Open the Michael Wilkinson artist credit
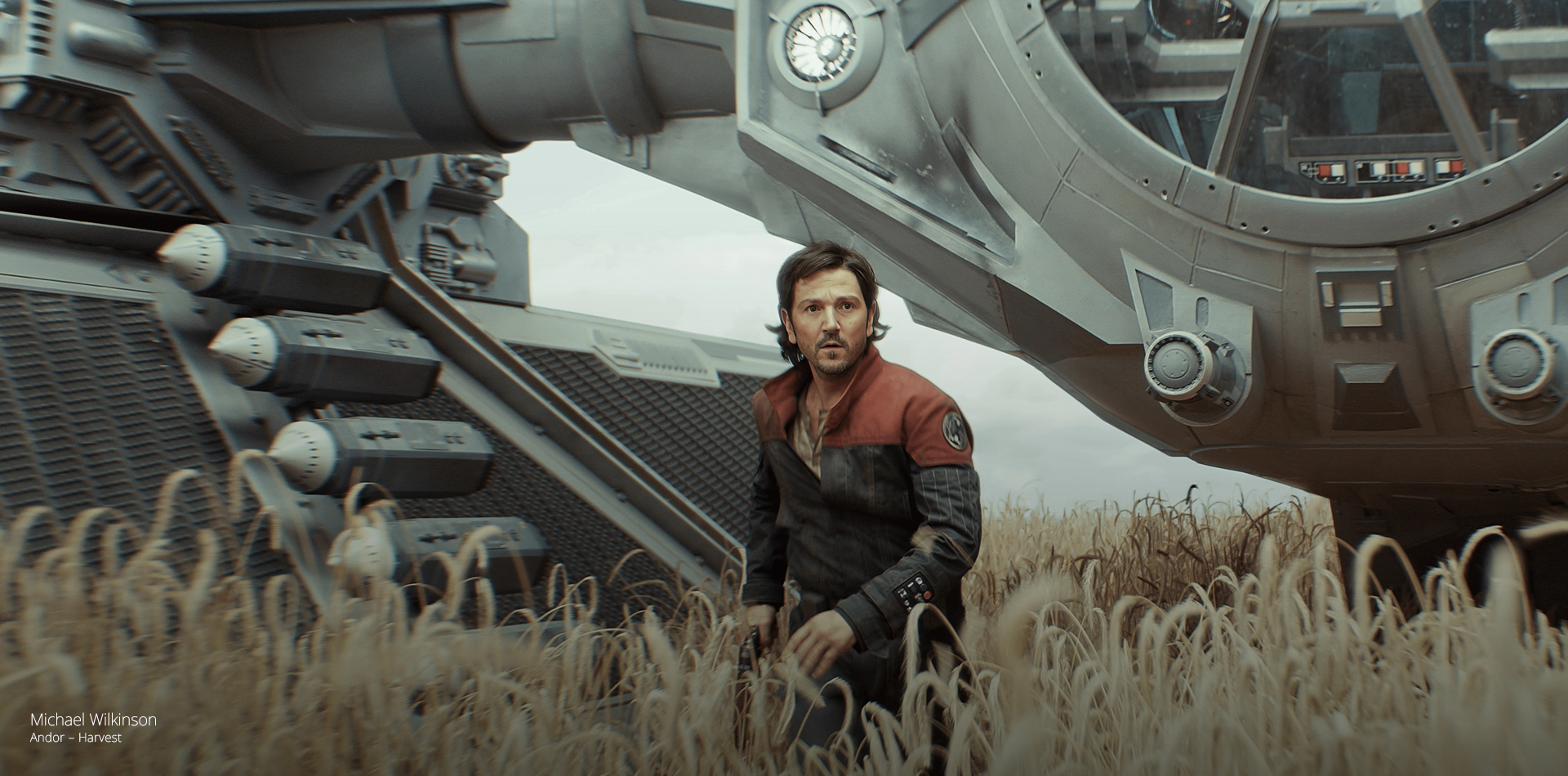The image size is (1568, 776). pyautogui.click(x=93, y=720)
